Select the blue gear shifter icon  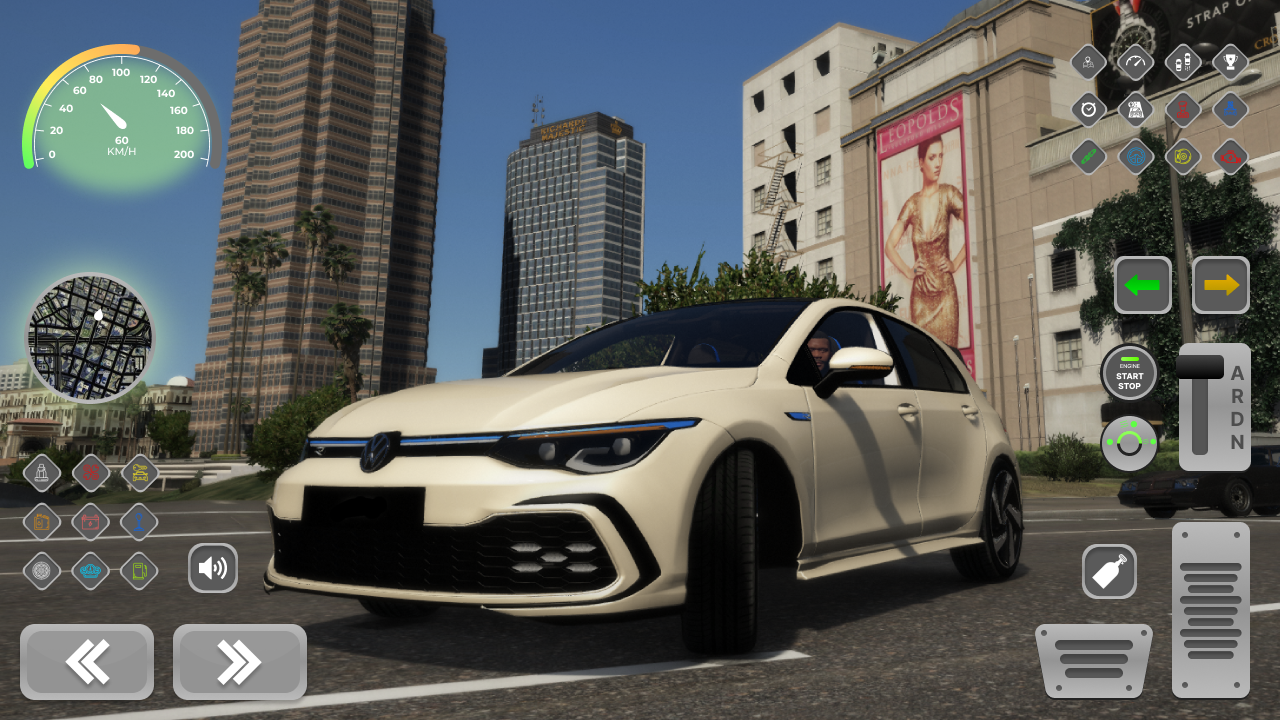[139, 522]
